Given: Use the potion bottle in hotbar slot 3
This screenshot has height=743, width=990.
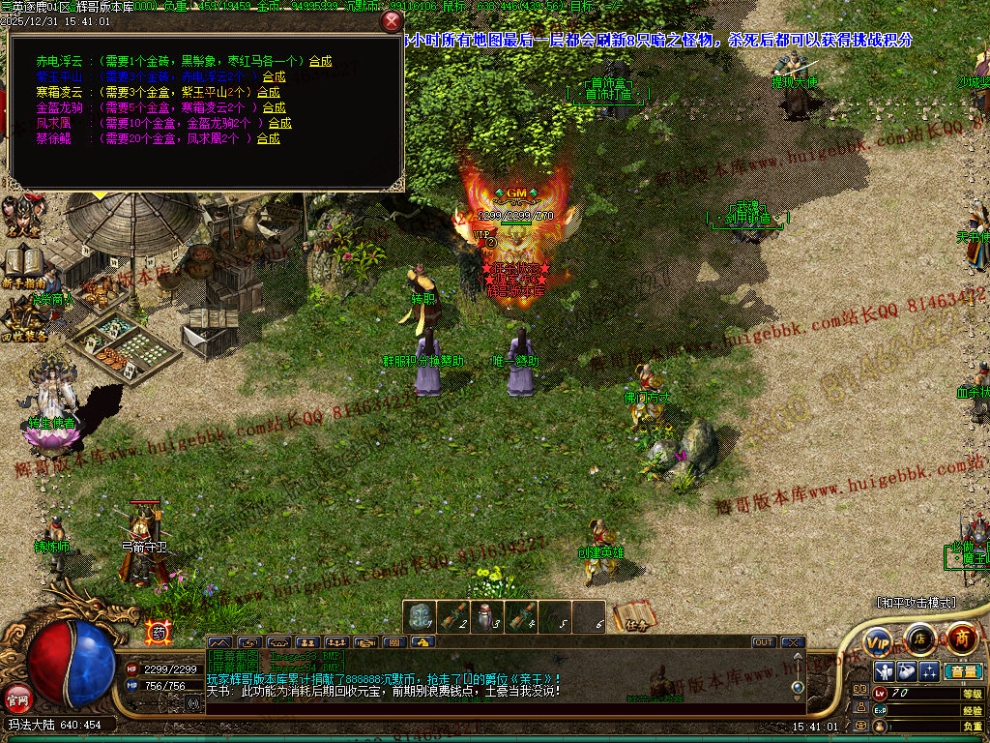Looking at the screenshot, I should [487, 617].
